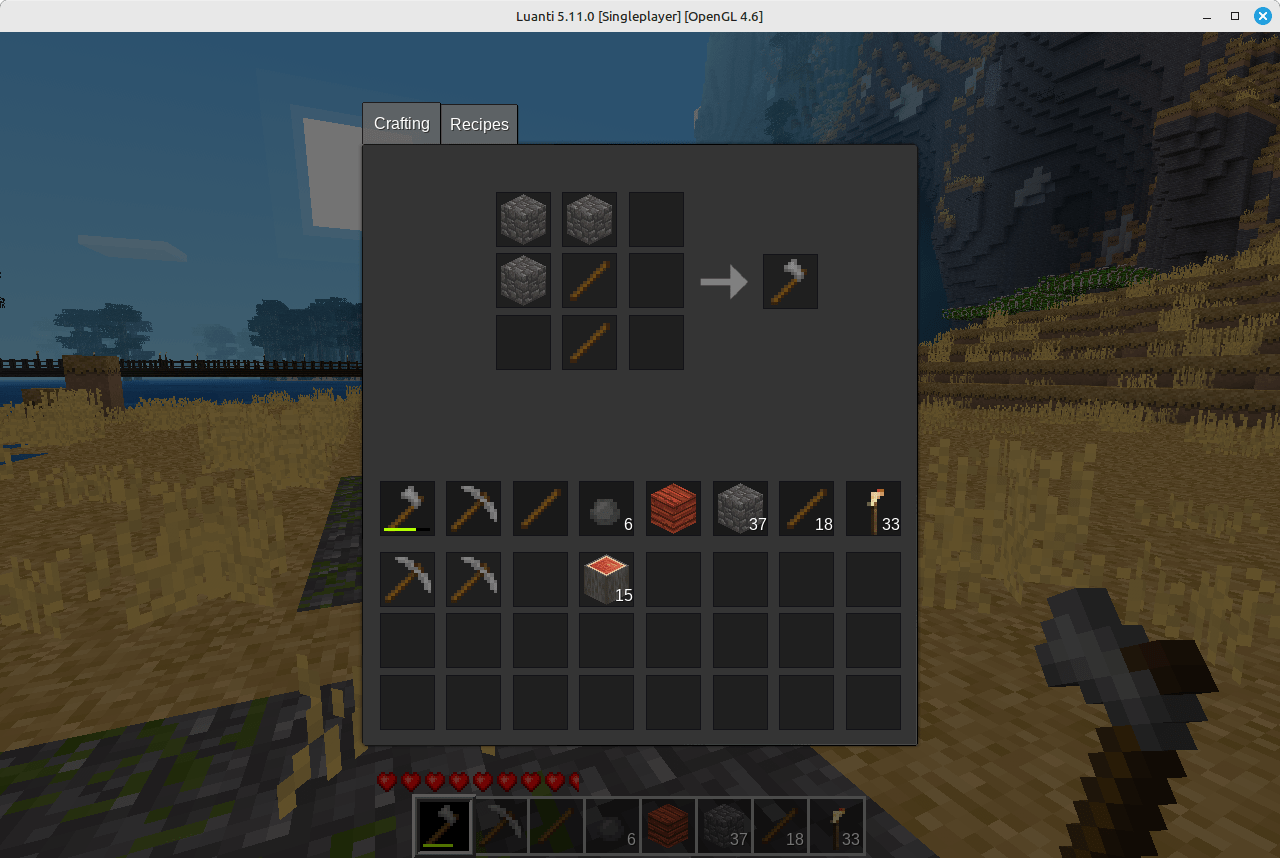The width and height of the screenshot is (1280, 858).
Task: Click the crafting result arrow
Action: (723, 281)
